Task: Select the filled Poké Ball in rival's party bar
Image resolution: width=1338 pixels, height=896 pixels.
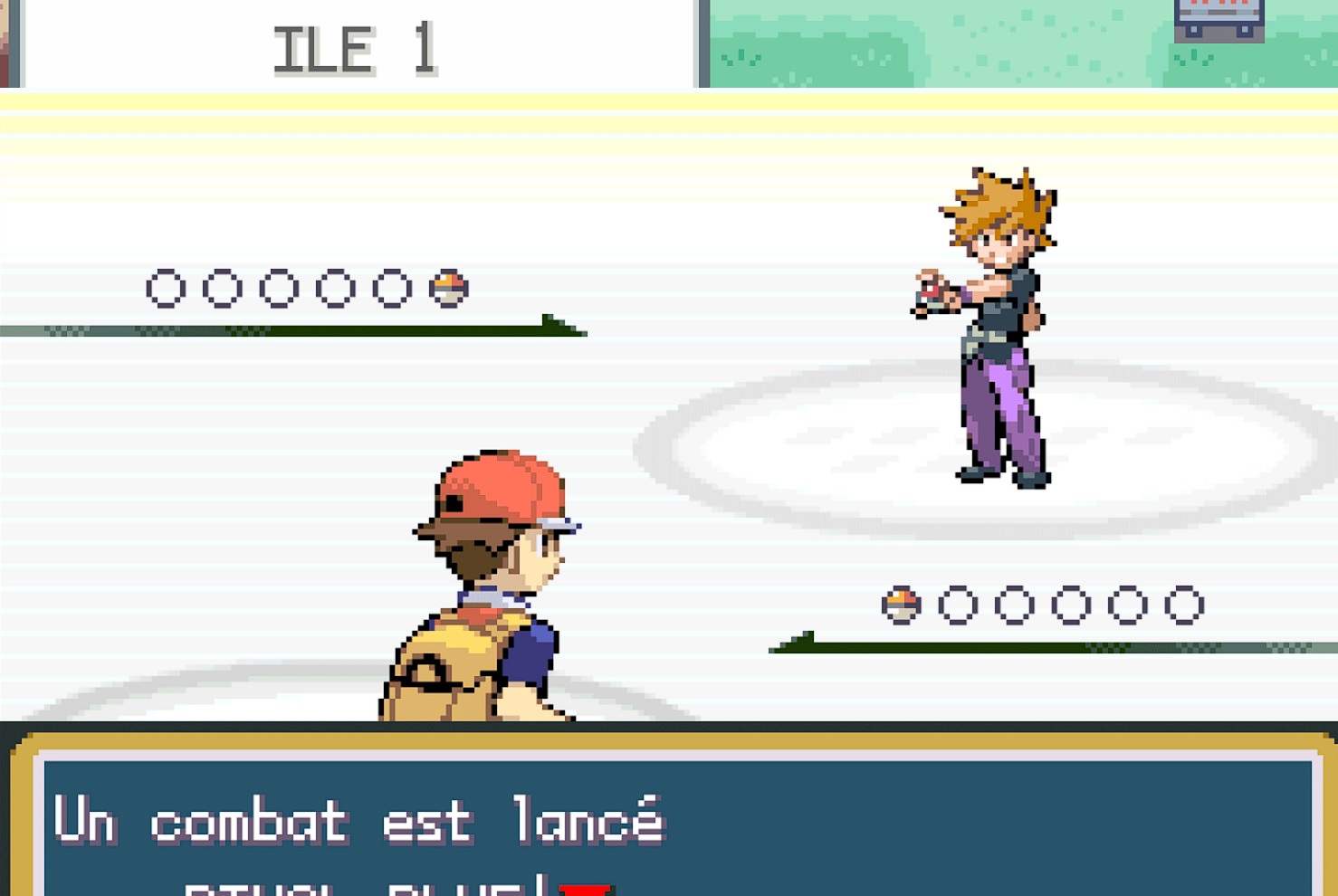Action: click(x=448, y=288)
